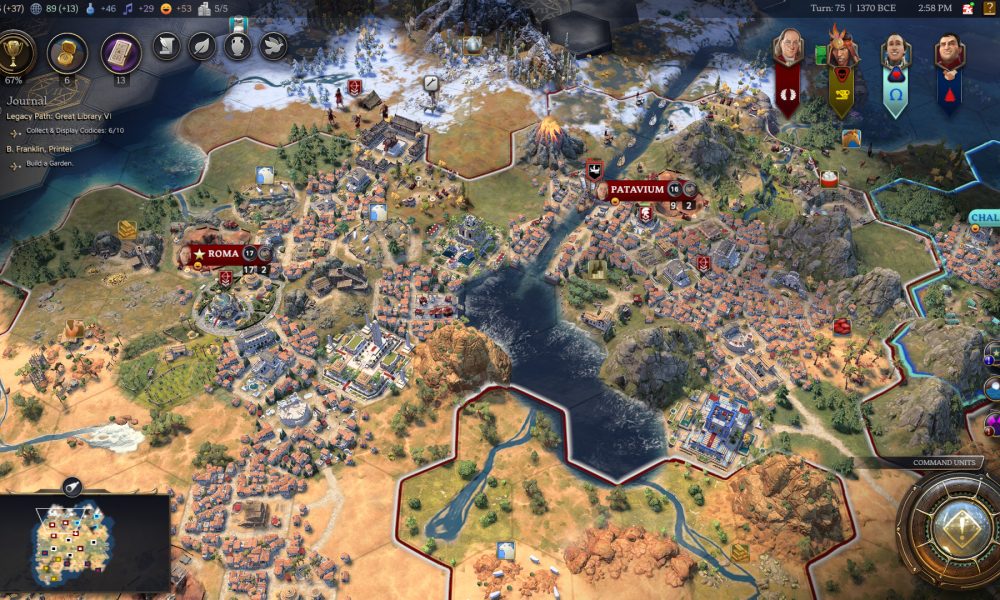
Task: Expand the minimap options arrow button
Action: (72, 487)
